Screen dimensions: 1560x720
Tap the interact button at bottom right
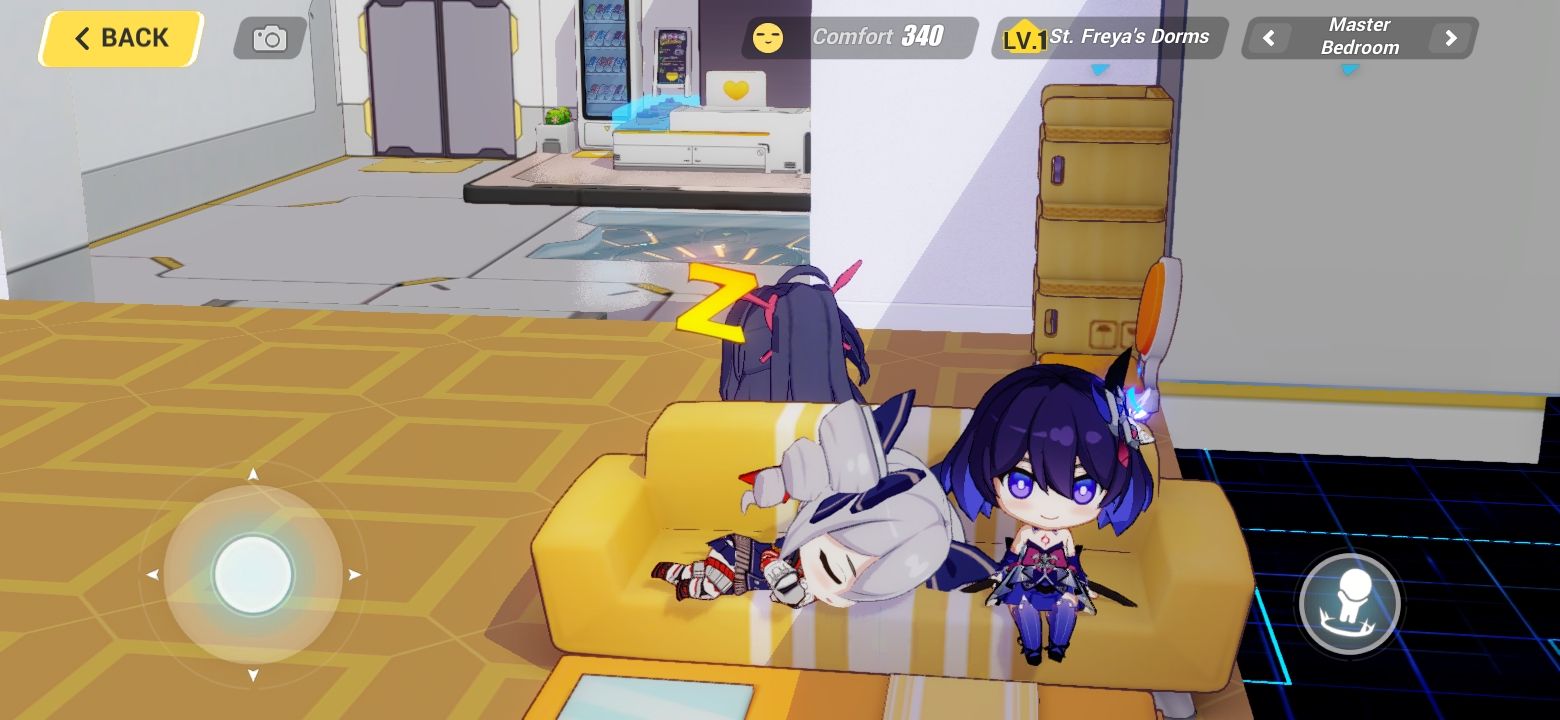[1350, 603]
